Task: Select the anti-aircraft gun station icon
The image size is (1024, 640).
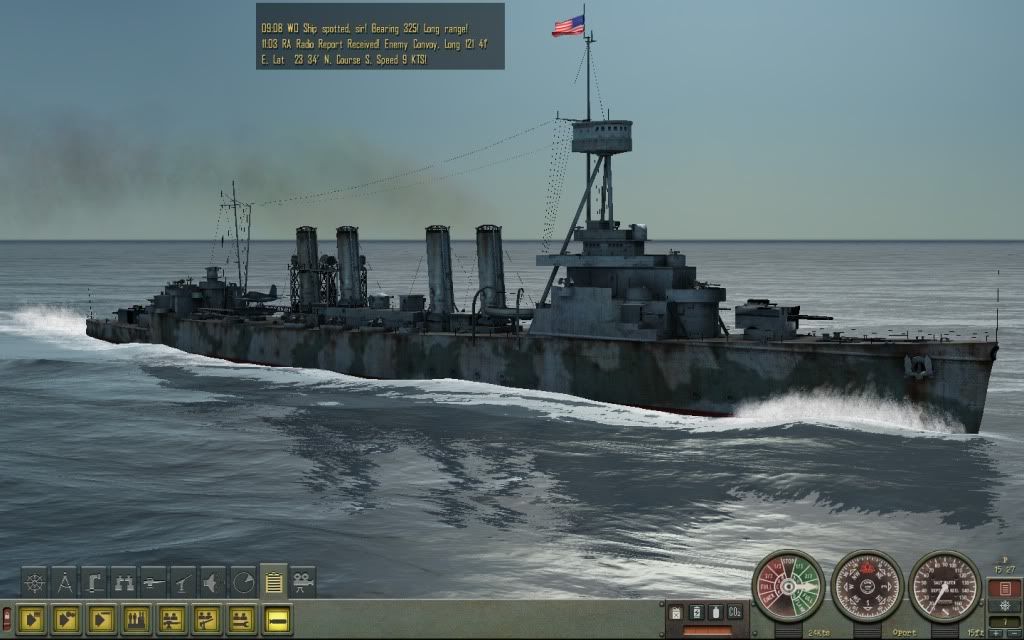Action: 183,582
